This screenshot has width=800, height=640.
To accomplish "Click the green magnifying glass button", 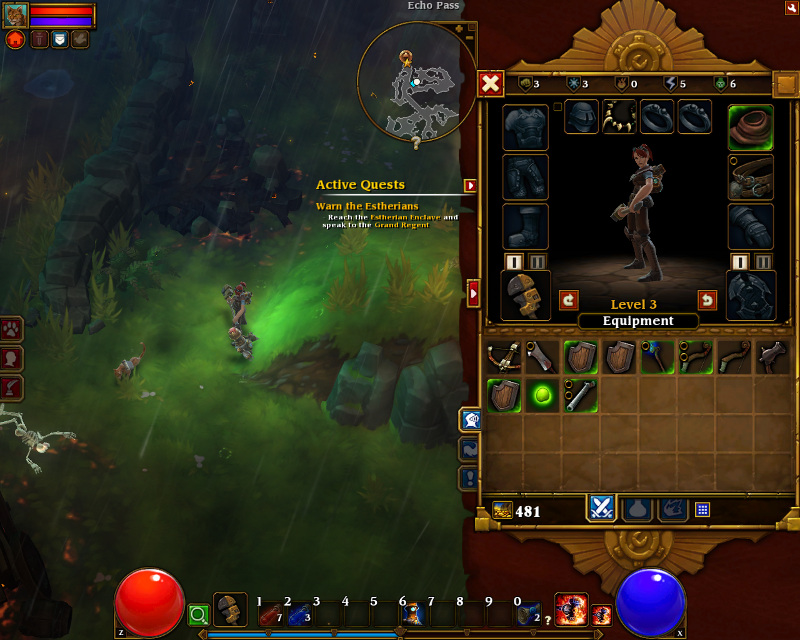I will pyautogui.click(x=198, y=614).
